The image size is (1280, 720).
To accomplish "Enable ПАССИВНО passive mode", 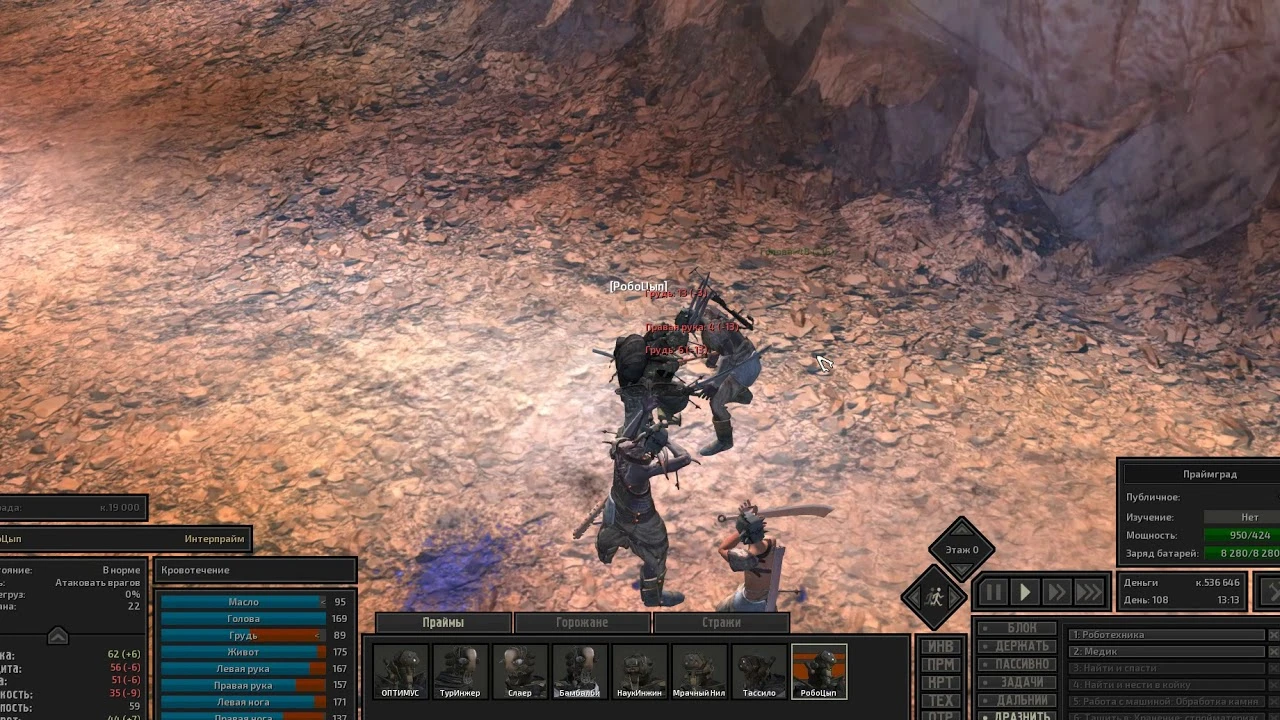I will [x=1018, y=663].
